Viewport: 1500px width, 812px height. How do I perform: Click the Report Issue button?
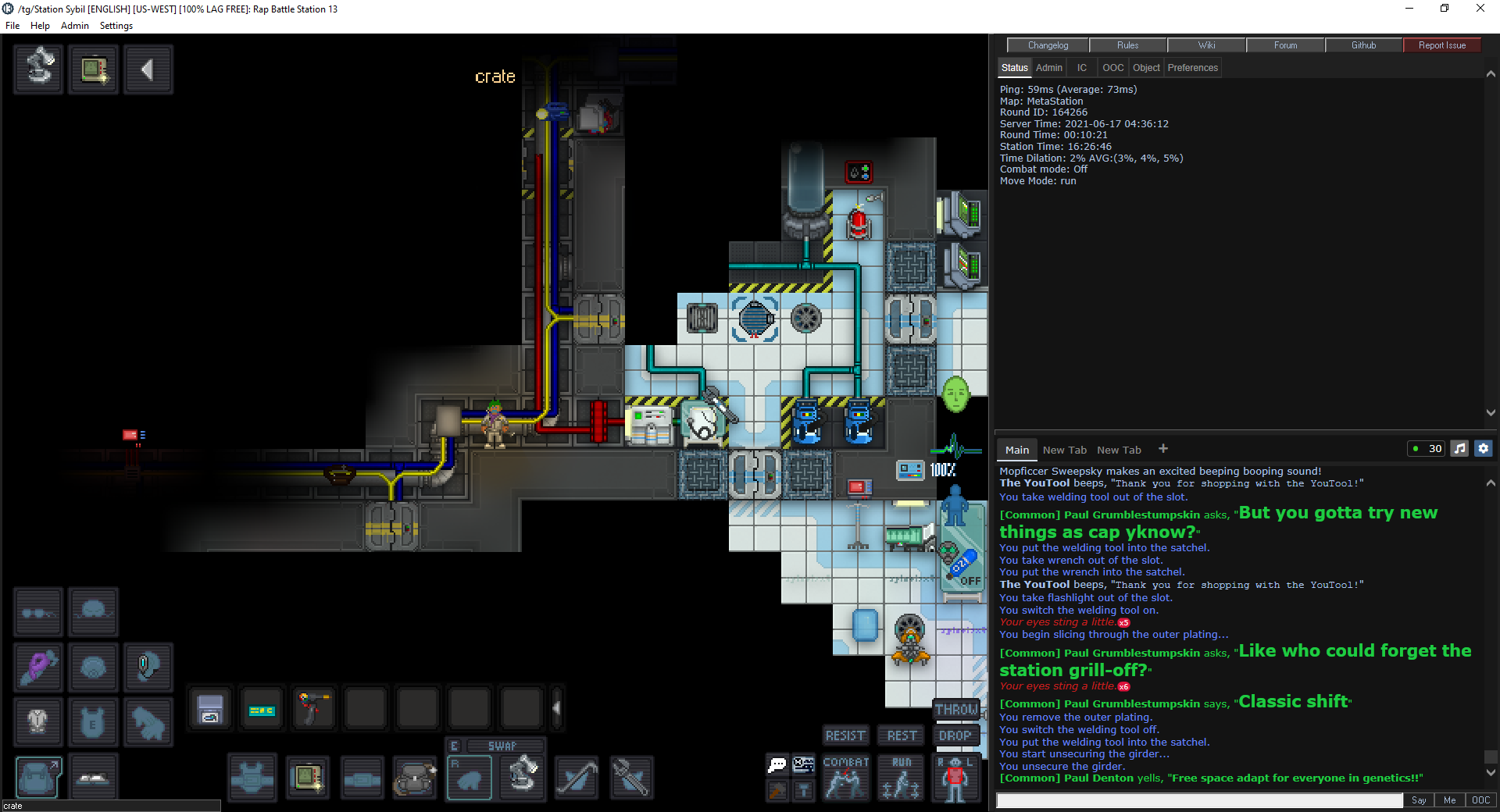coord(1441,45)
